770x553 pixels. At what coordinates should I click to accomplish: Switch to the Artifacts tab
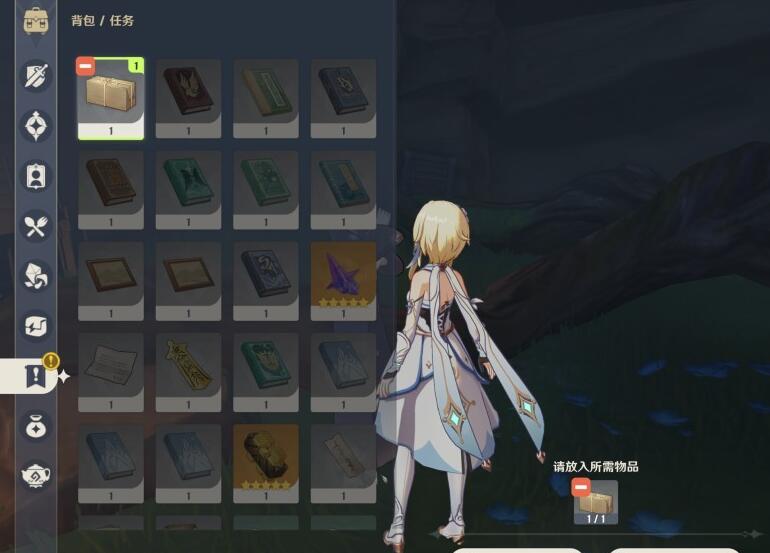37,126
